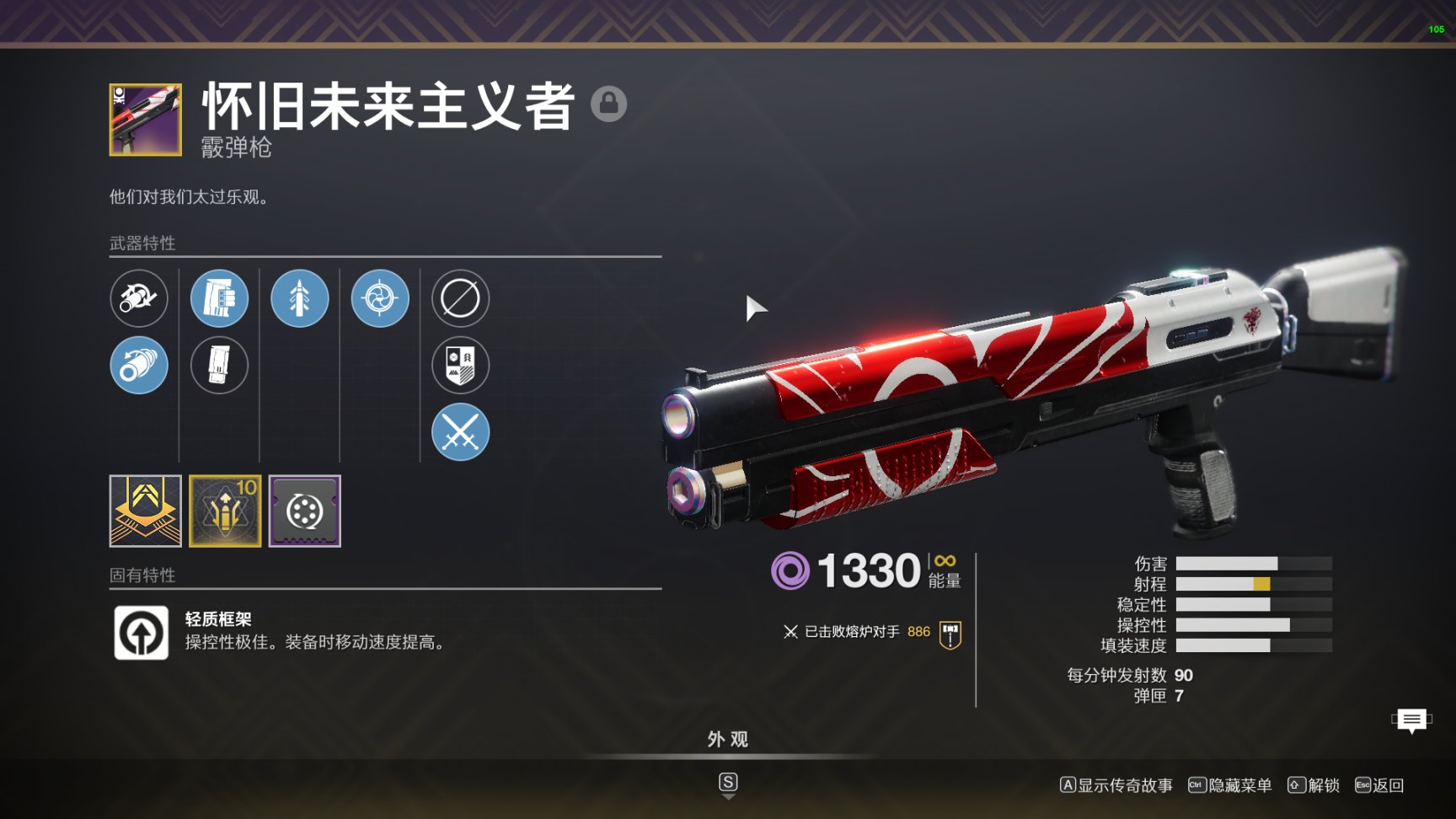
Task: Choose the highlighted lower barrel perk
Action: (x=139, y=366)
